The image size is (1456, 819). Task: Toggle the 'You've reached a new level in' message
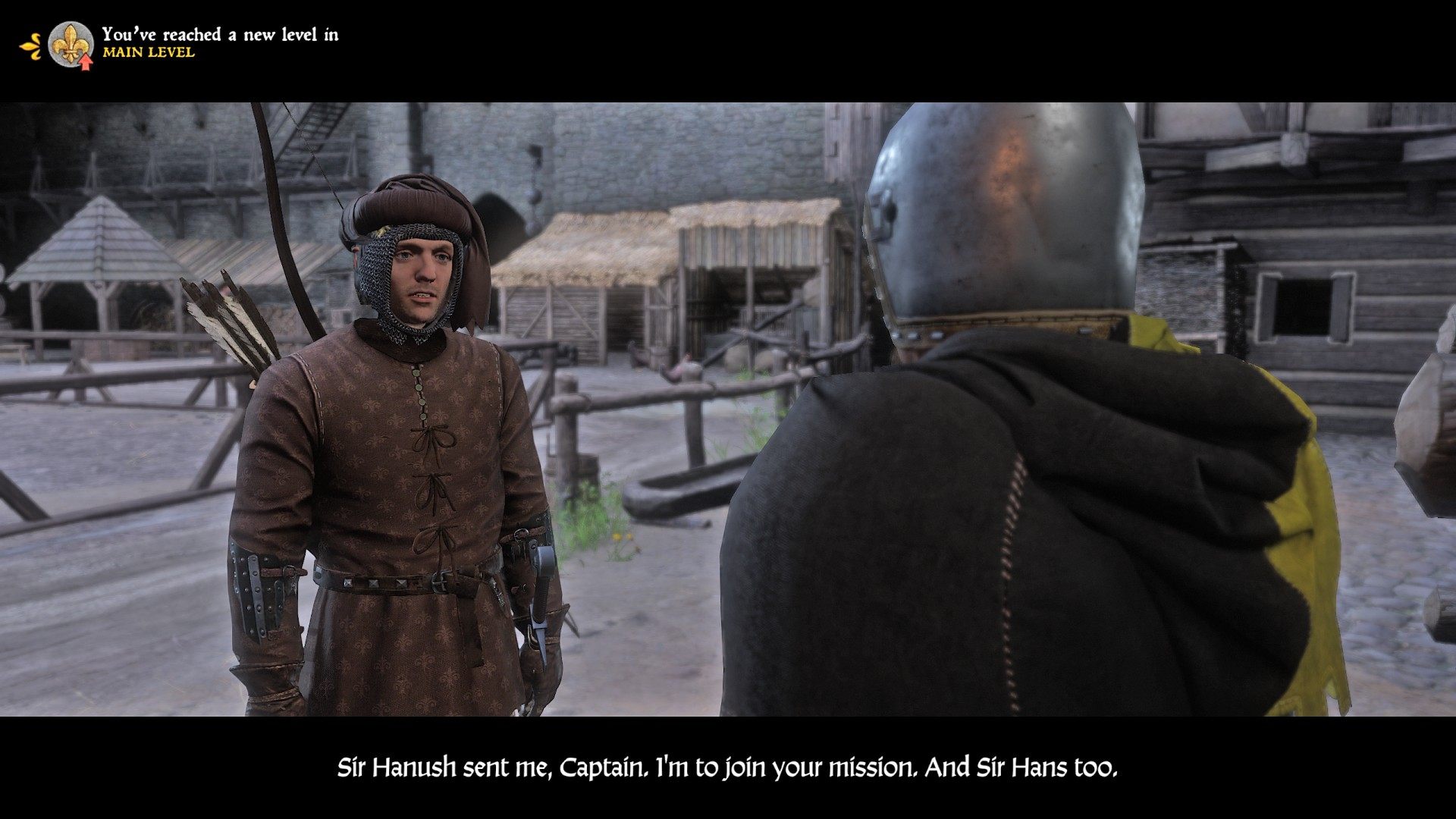(224, 33)
